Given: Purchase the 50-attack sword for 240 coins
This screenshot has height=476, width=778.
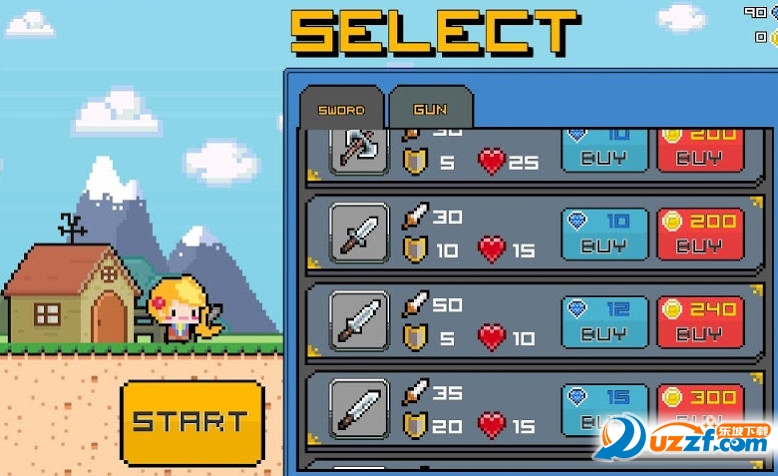Looking at the screenshot, I should [x=700, y=322].
